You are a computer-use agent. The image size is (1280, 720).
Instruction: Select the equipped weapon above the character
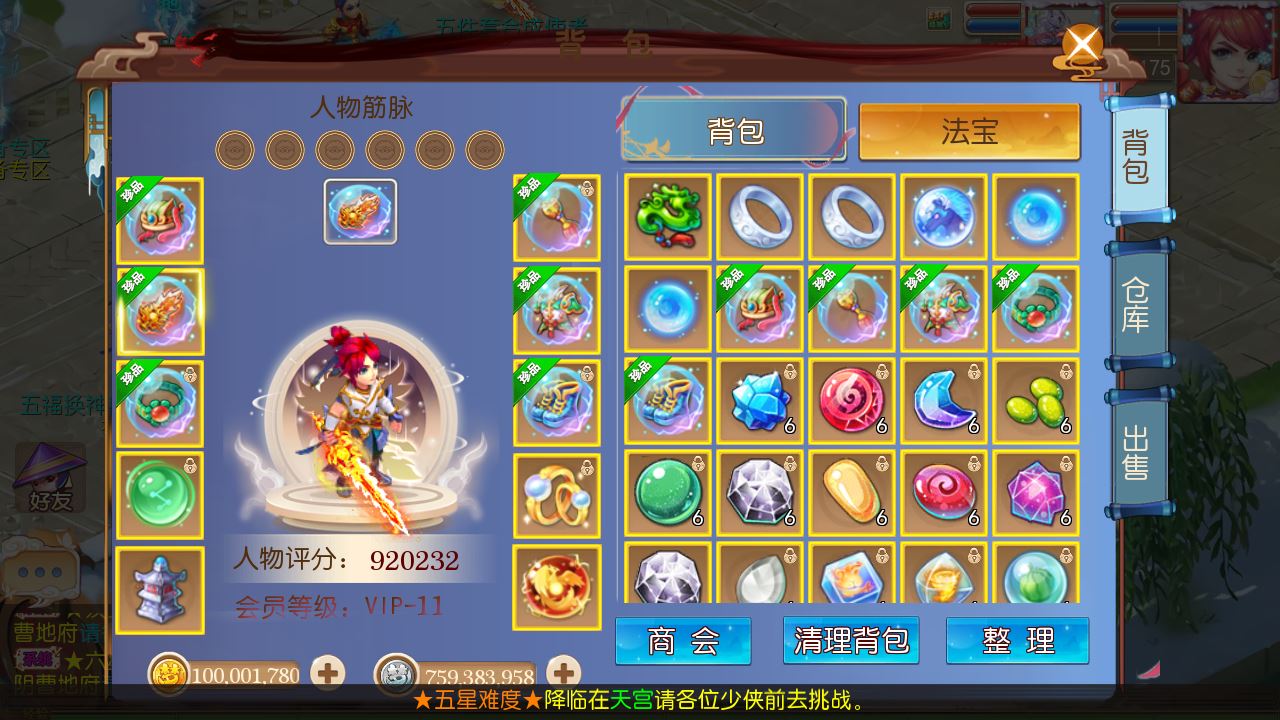(360, 212)
